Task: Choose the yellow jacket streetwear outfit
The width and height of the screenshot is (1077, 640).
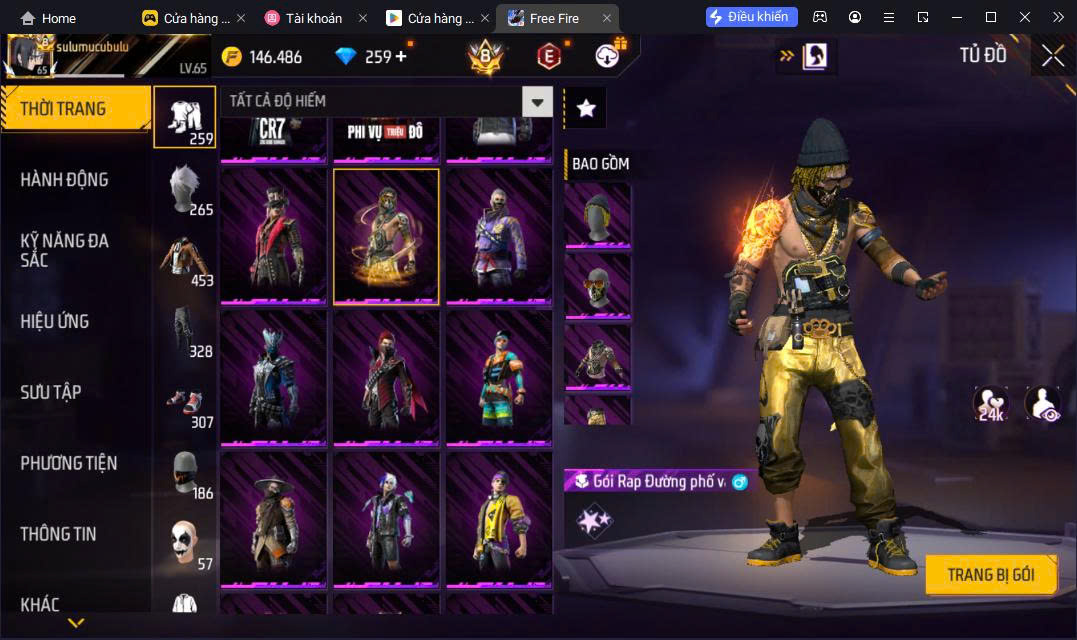Action: coord(499,520)
